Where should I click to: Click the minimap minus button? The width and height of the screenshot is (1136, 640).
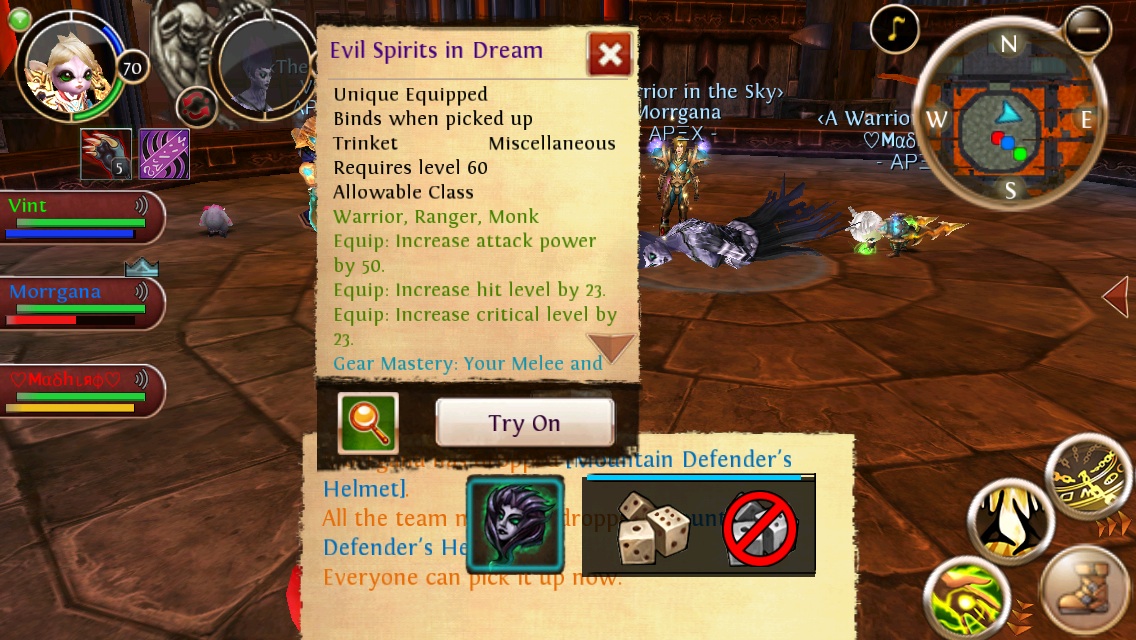click(1087, 30)
